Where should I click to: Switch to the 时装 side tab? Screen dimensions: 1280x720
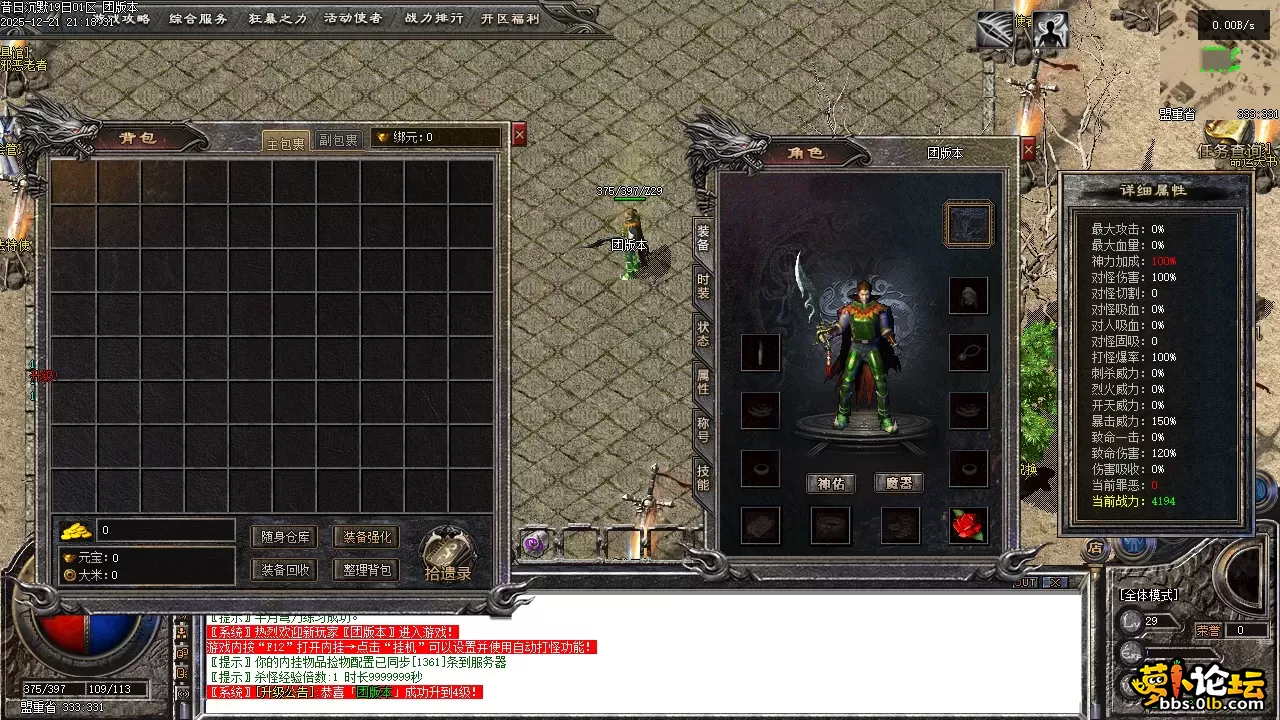703,287
